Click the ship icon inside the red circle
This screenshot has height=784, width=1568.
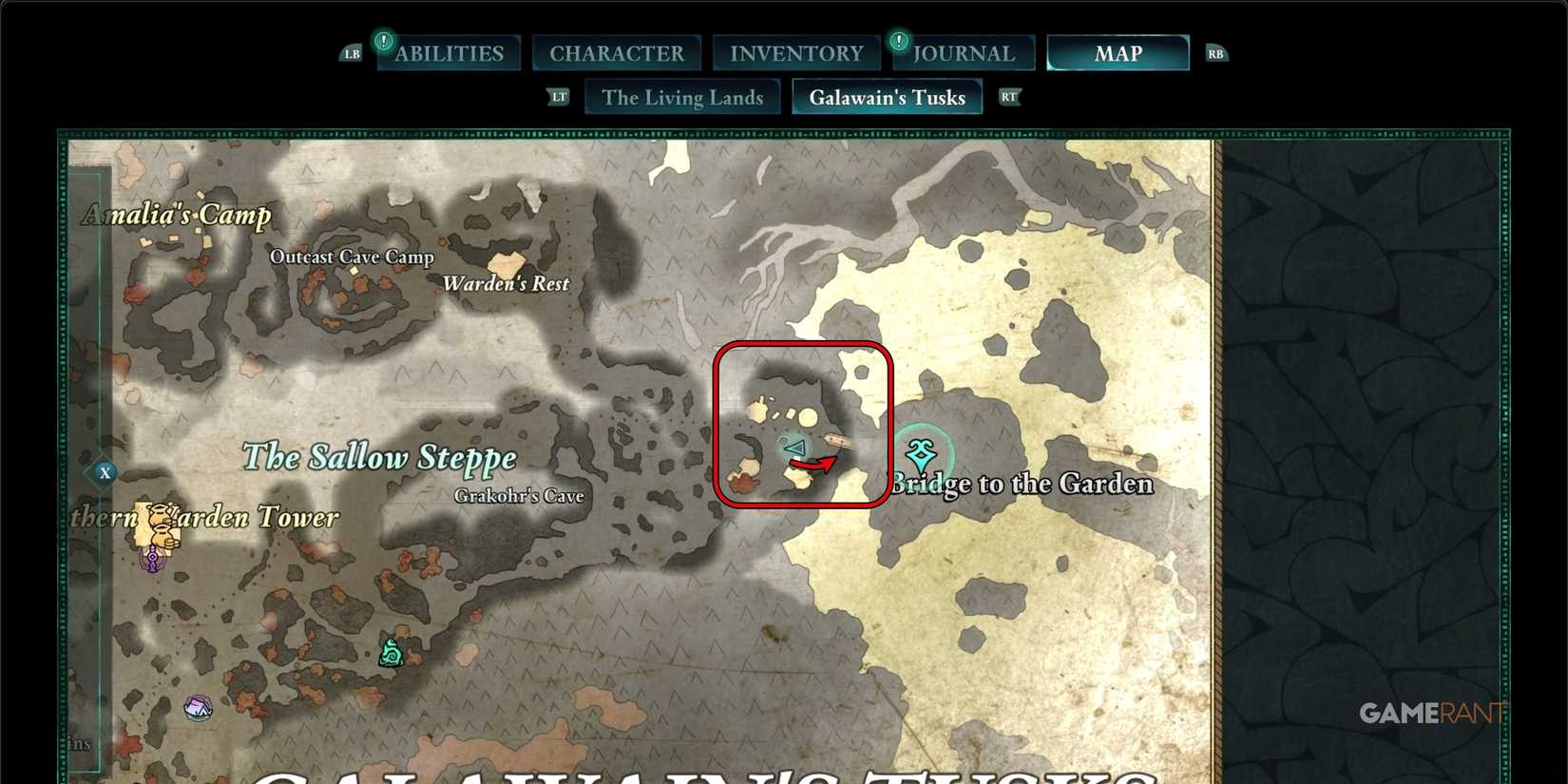(838, 439)
